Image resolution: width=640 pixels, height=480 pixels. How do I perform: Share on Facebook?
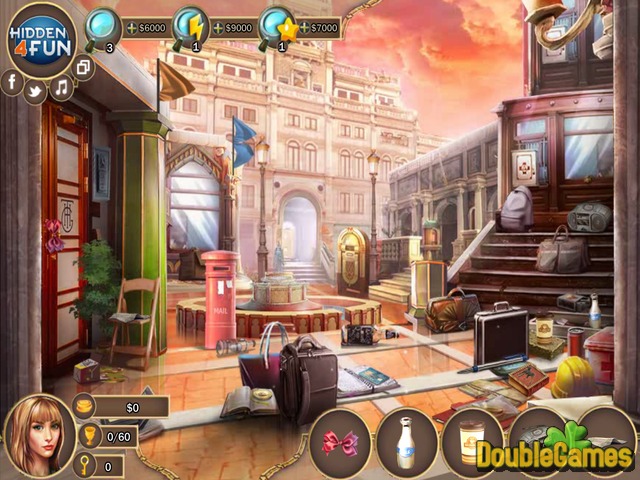12,84
